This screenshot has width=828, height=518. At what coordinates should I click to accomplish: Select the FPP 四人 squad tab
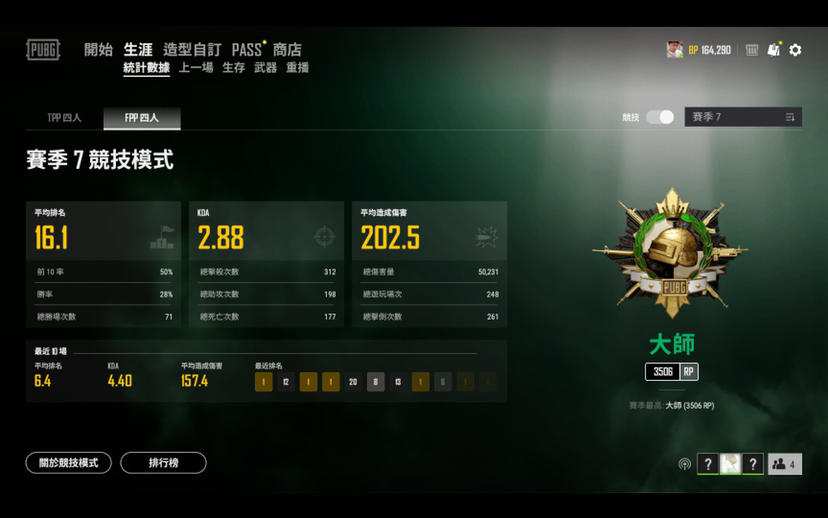click(x=141, y=118)
